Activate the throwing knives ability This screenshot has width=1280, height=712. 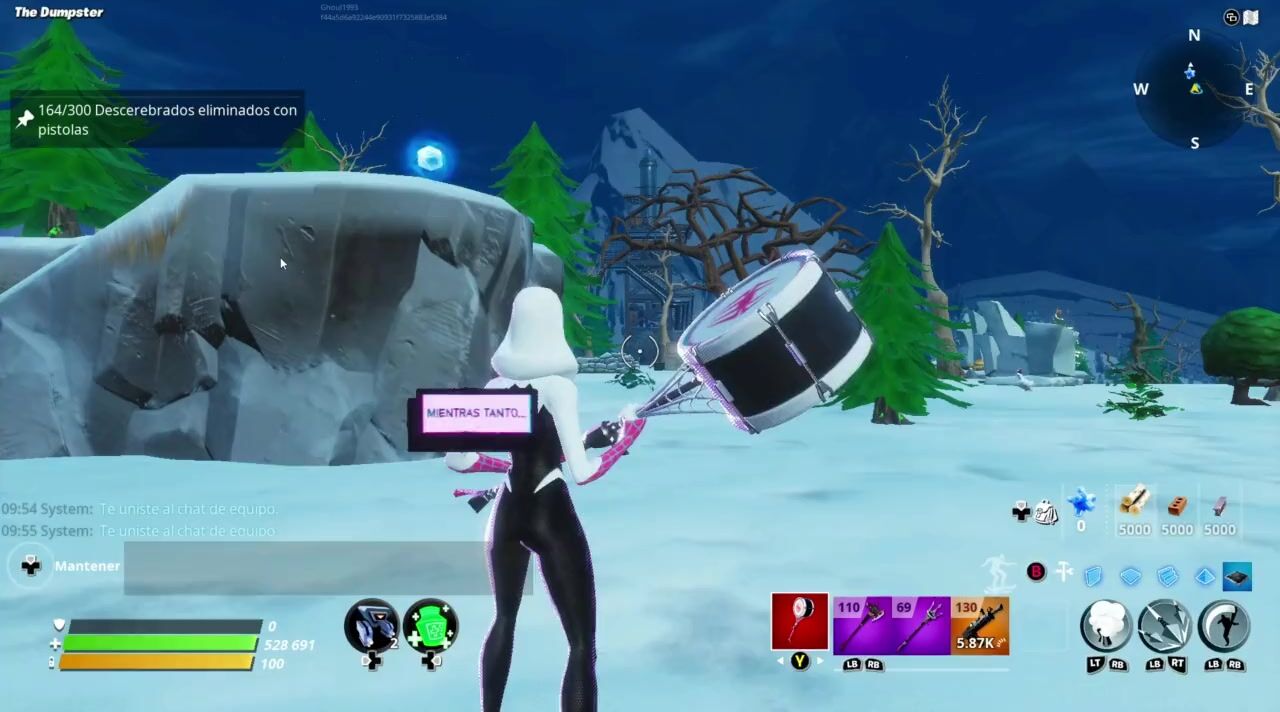click(1165, 626)
